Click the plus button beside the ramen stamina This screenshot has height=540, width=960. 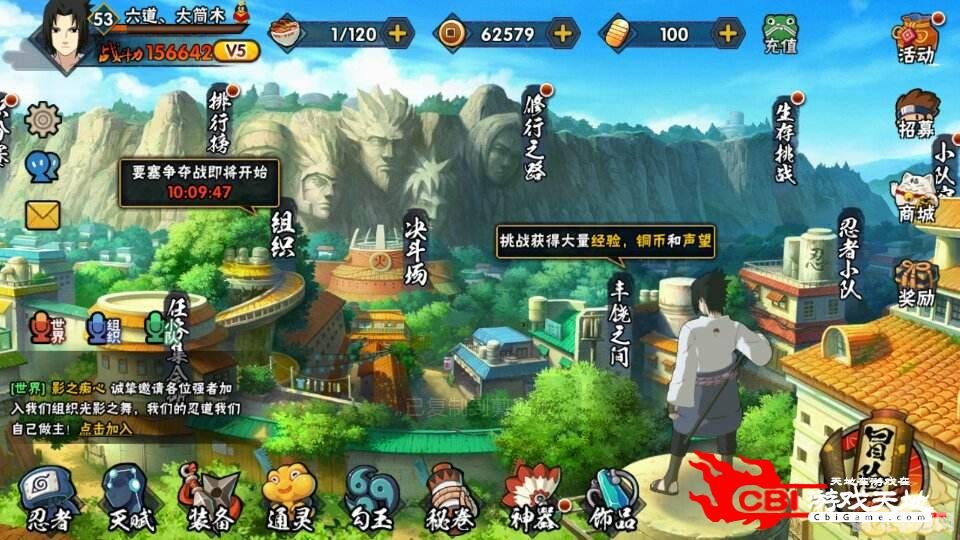pos(397,33)
